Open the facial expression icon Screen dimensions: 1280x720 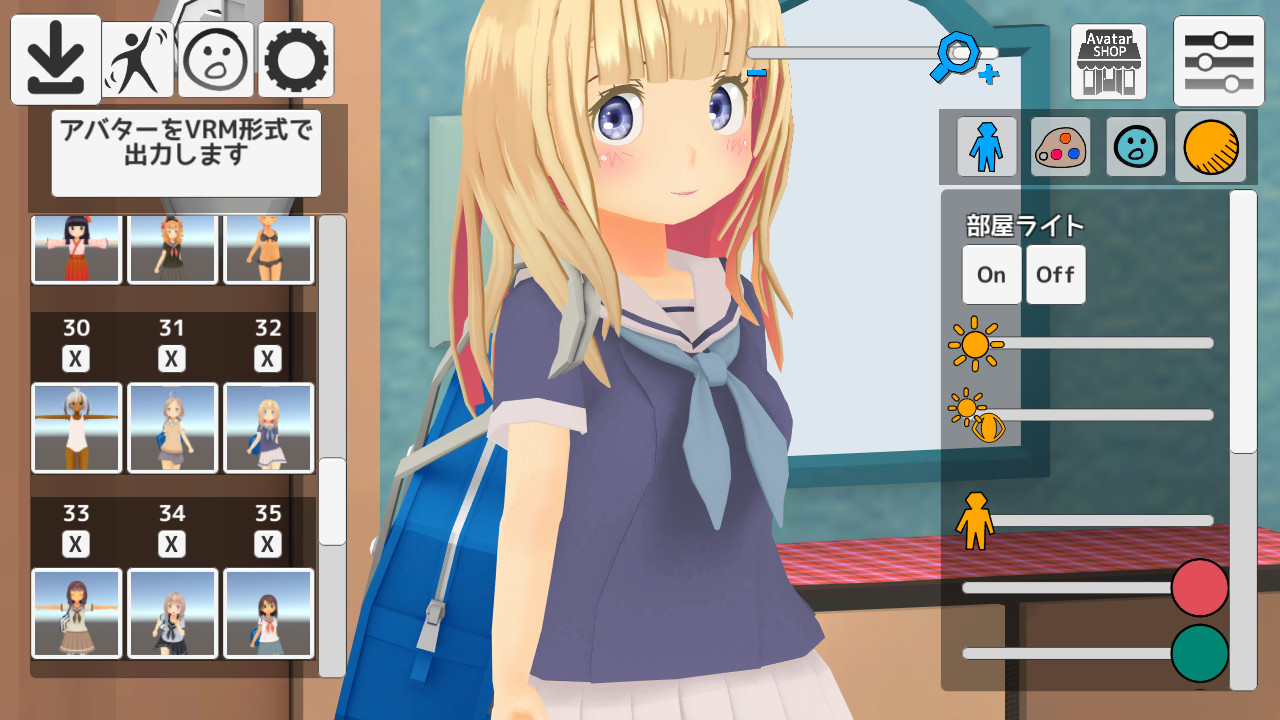(x=215, y=57)
